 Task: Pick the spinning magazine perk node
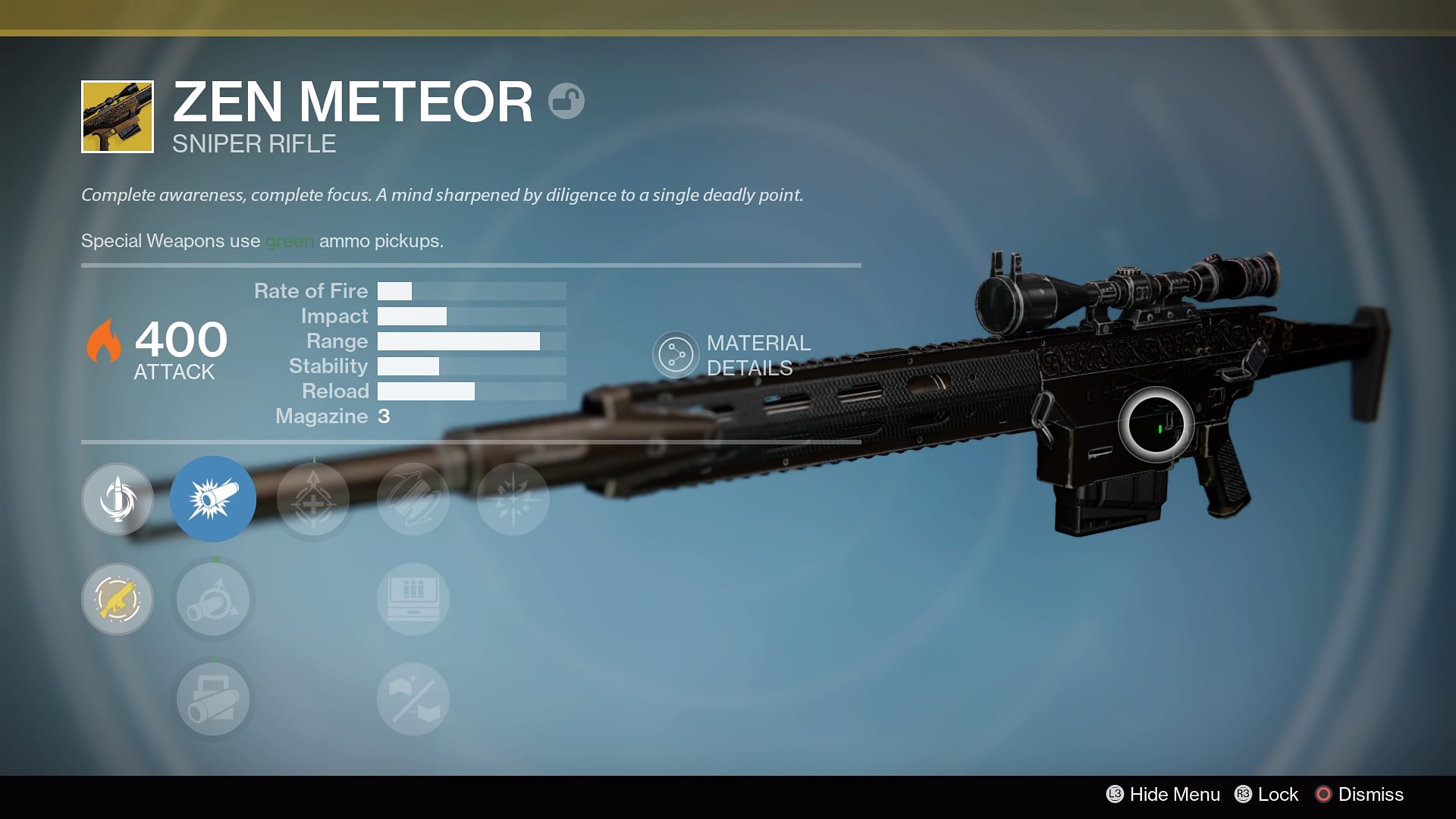pos(413,499)
